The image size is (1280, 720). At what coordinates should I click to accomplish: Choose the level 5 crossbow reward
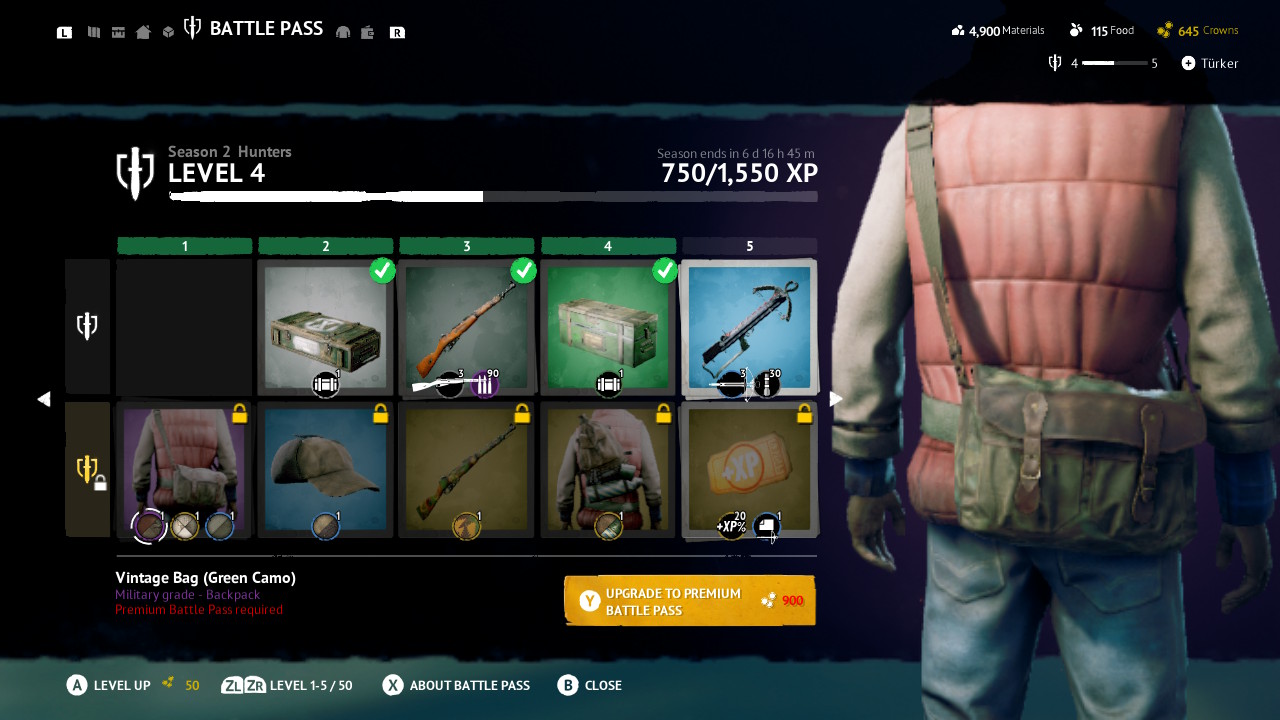(749, 327)
